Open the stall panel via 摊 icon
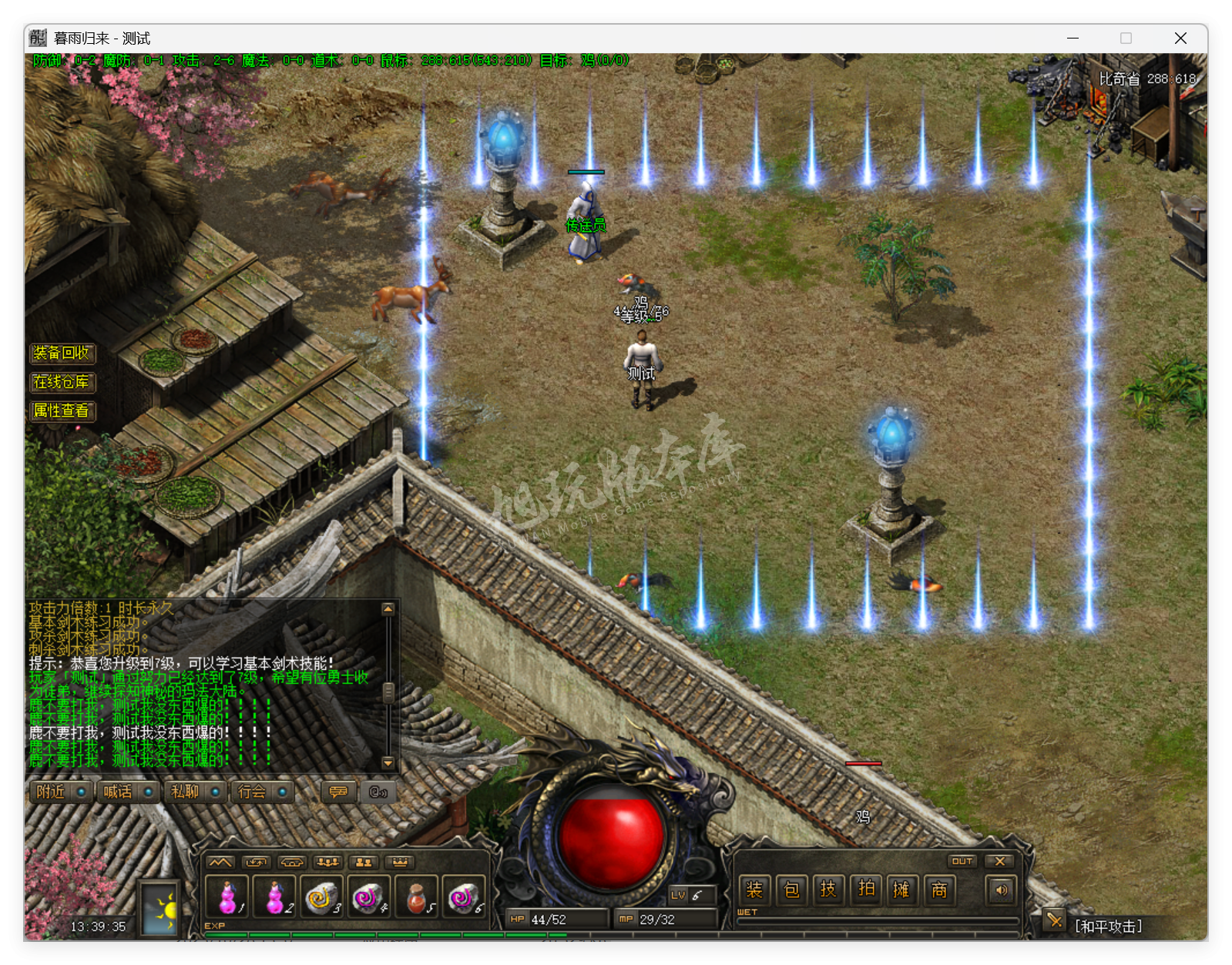 click(902, 890)
